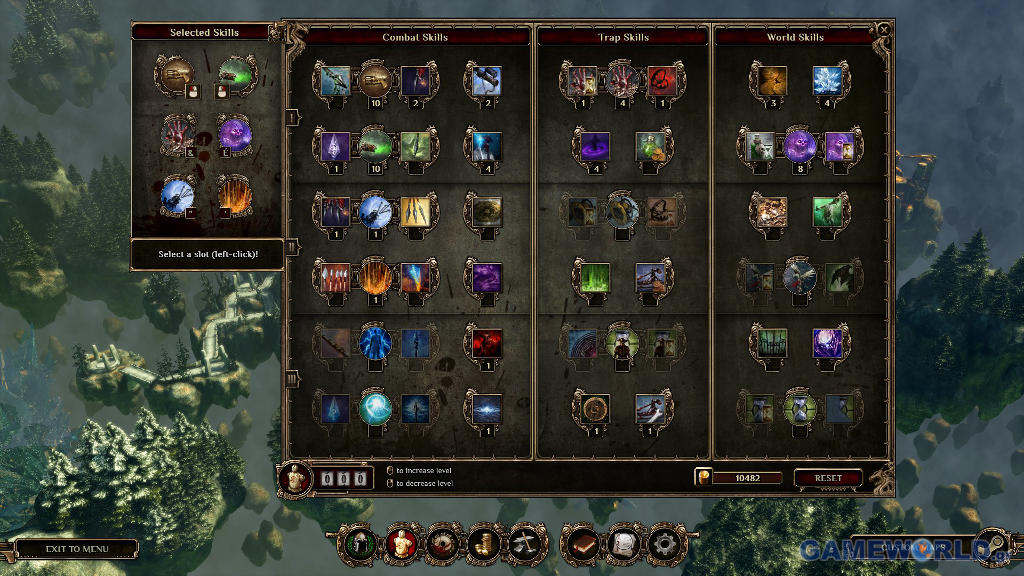Choose the orange flame spikes selected skill slot
The image size is (1024, 576).
coord(237,193)
